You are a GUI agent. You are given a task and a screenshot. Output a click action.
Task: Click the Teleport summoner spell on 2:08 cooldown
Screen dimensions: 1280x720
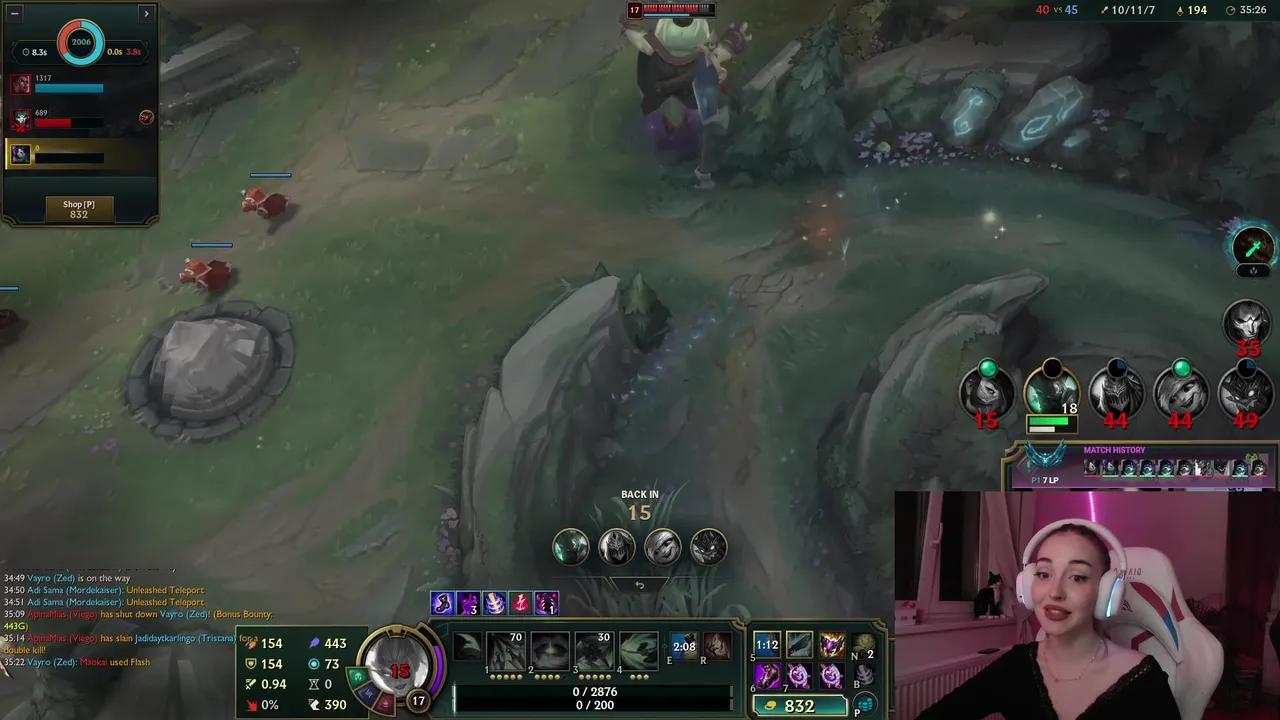click(685, 646)
